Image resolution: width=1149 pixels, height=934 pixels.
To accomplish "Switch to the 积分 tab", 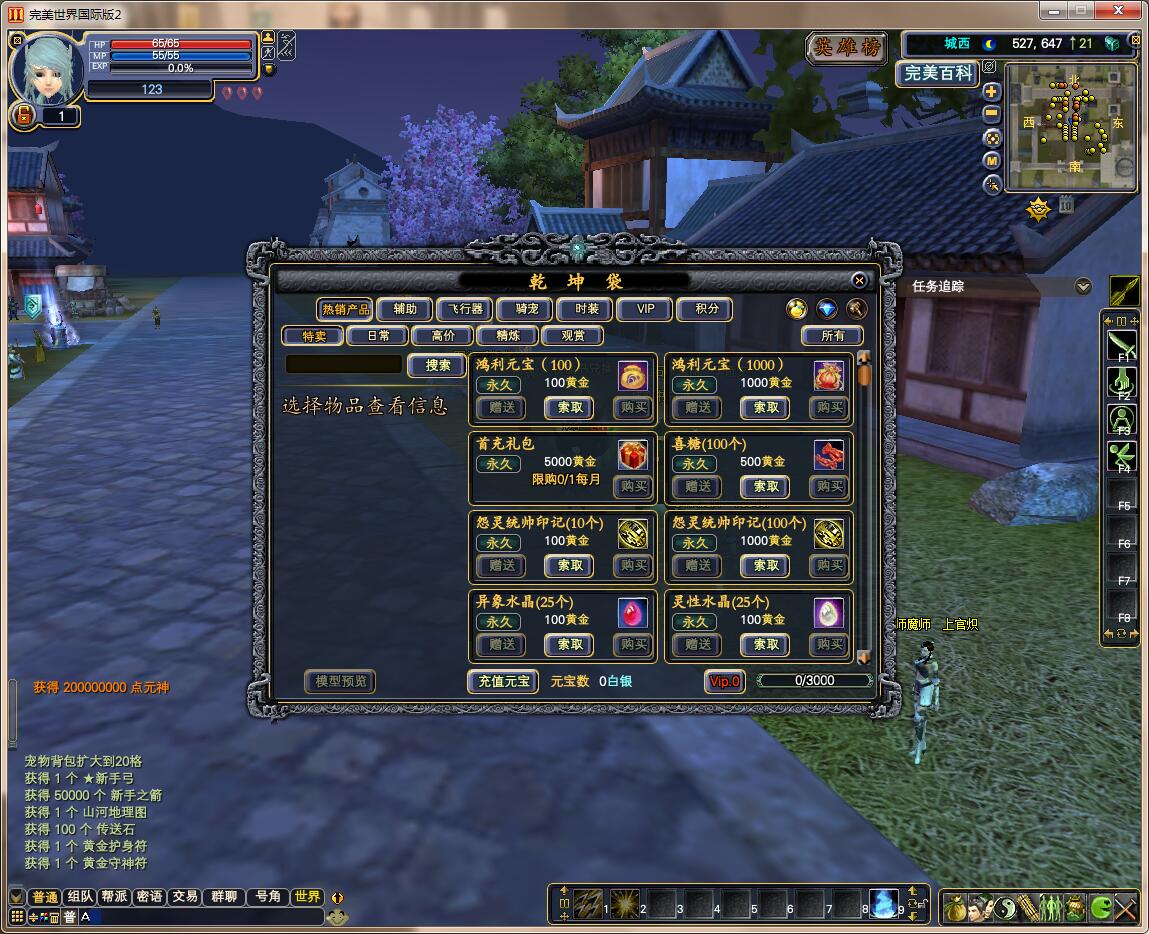I will point(706,309).
